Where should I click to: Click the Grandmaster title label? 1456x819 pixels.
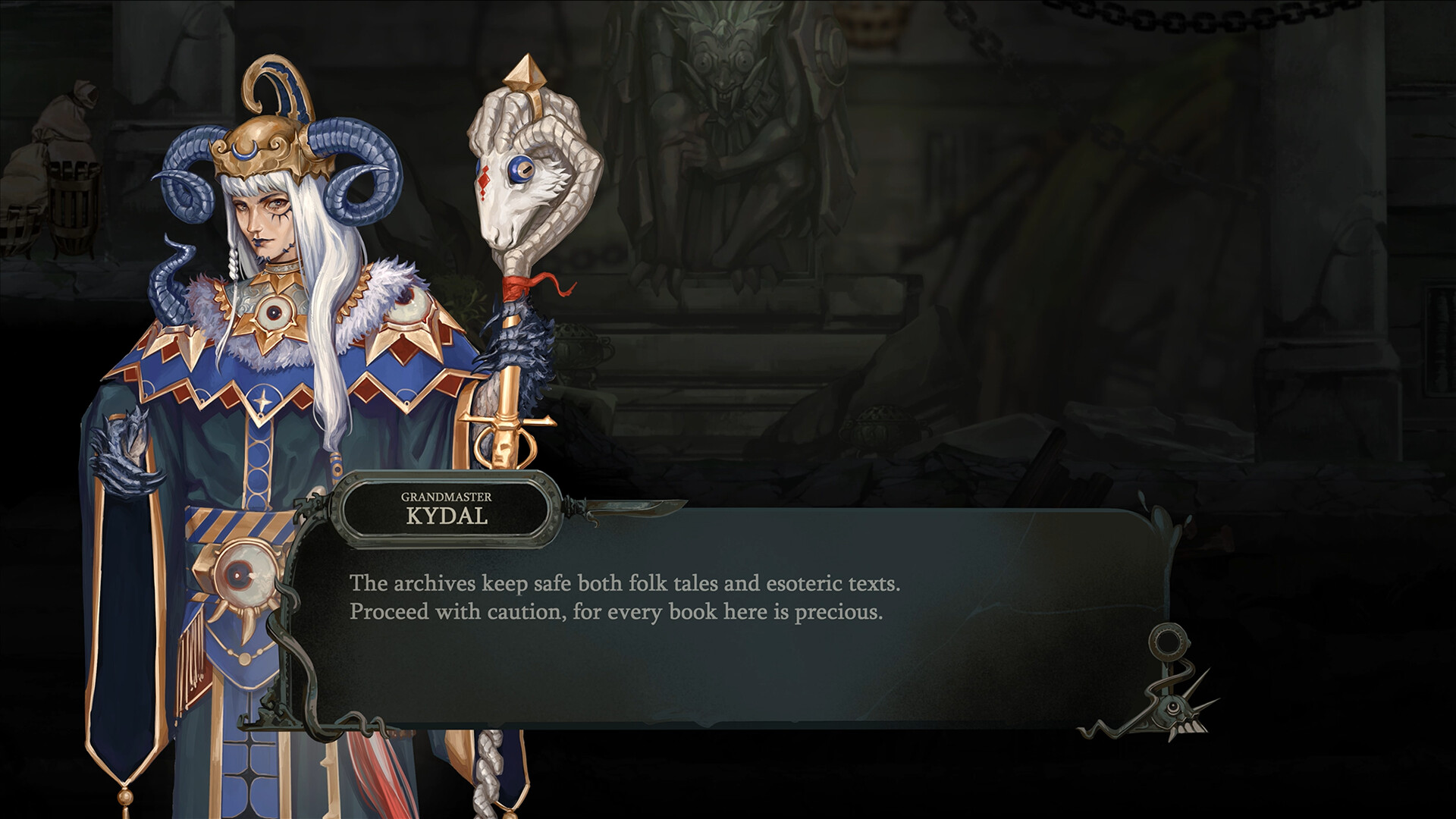(446, 495)
